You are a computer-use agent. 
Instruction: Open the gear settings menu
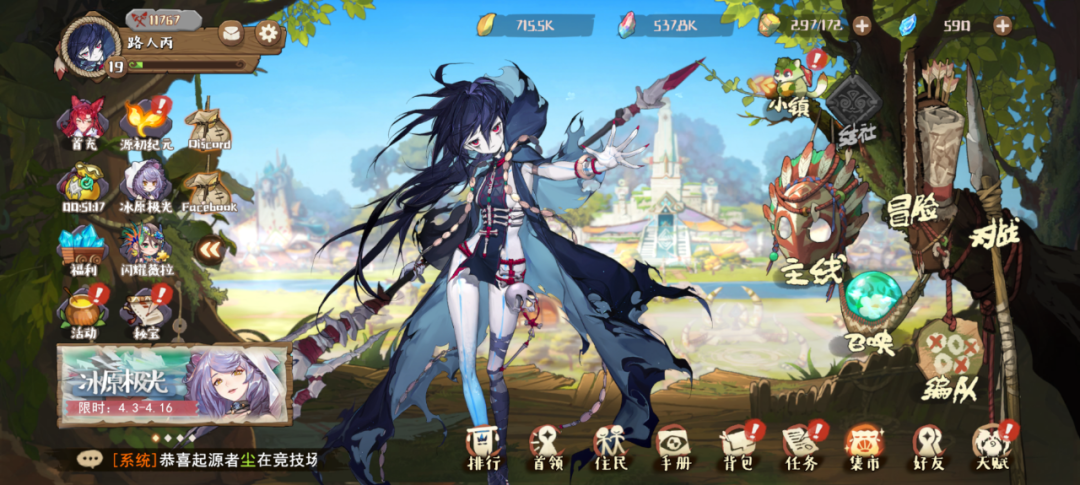click(x=267, y=32)
